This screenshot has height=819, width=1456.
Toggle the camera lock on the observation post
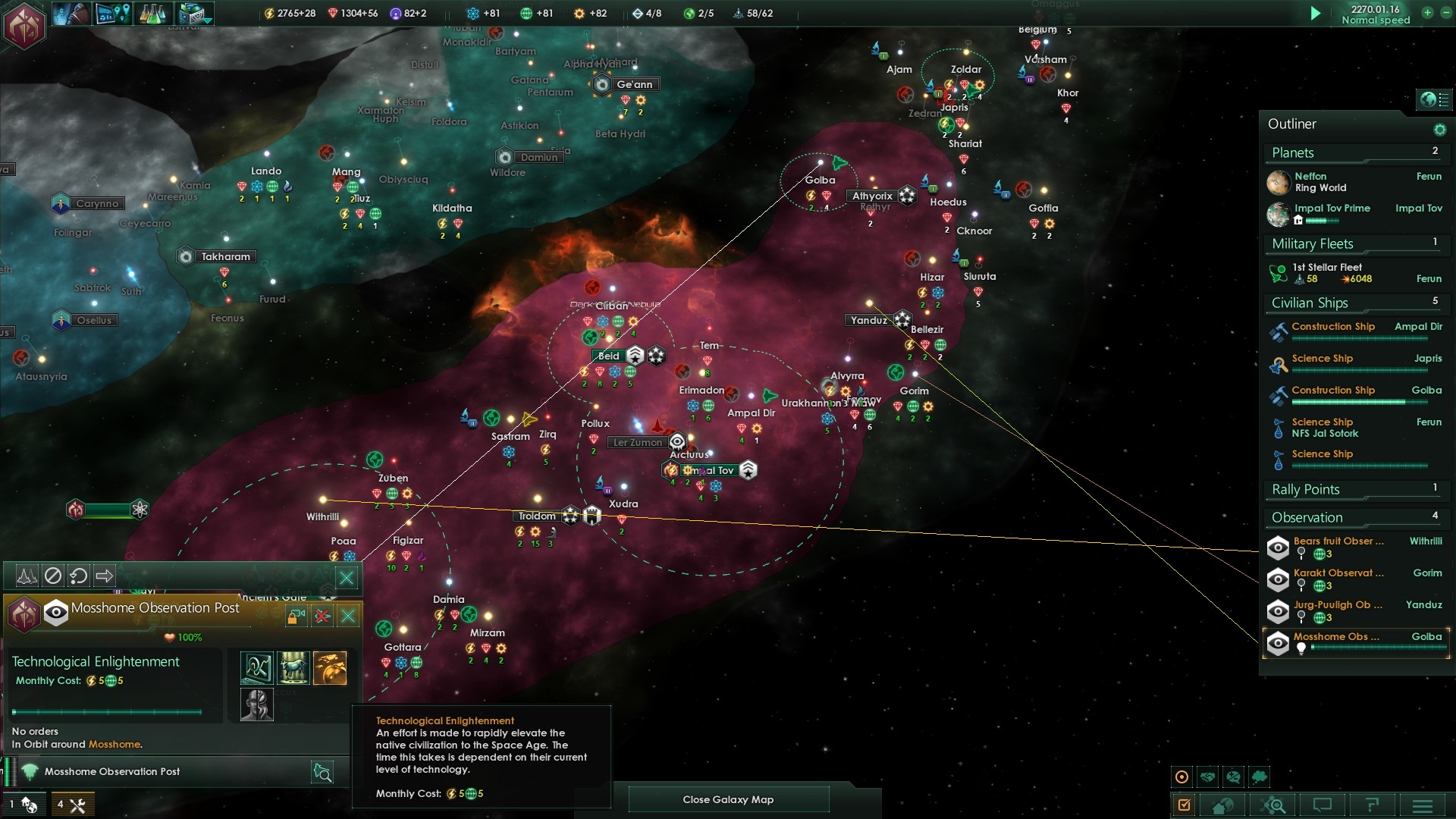[x=296, y=616]
